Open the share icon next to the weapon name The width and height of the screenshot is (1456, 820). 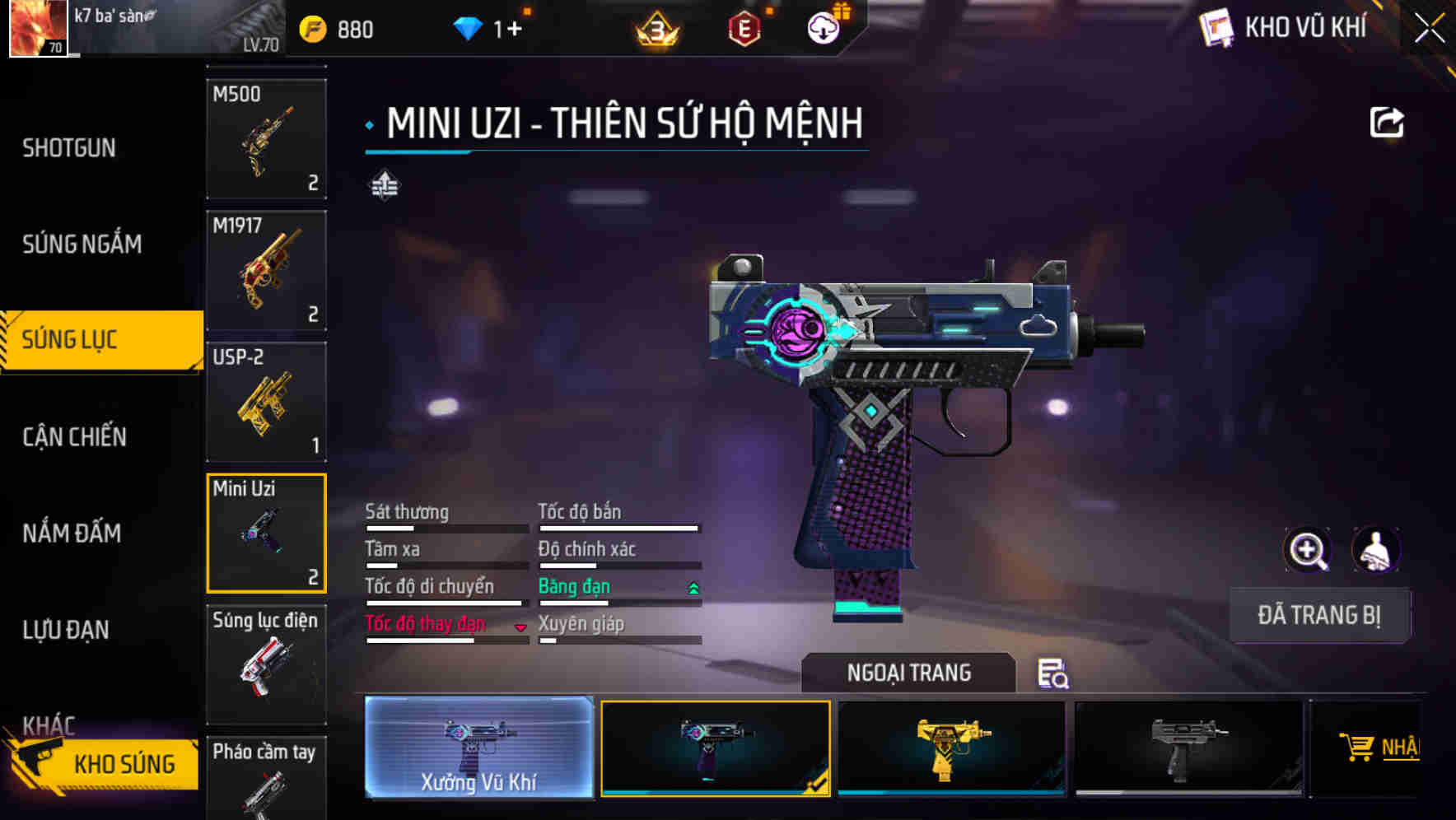coord(1387,122)
